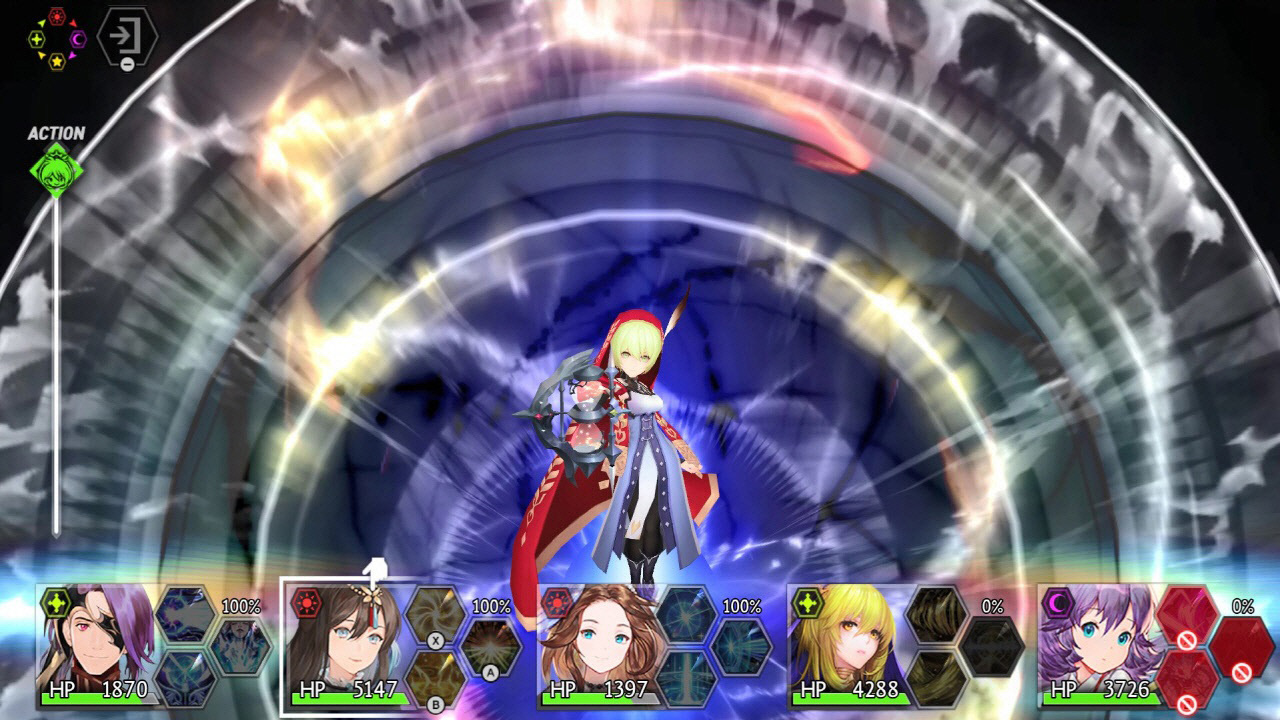Toggle the minus badge on the retreat icon

tap(127, 64)
